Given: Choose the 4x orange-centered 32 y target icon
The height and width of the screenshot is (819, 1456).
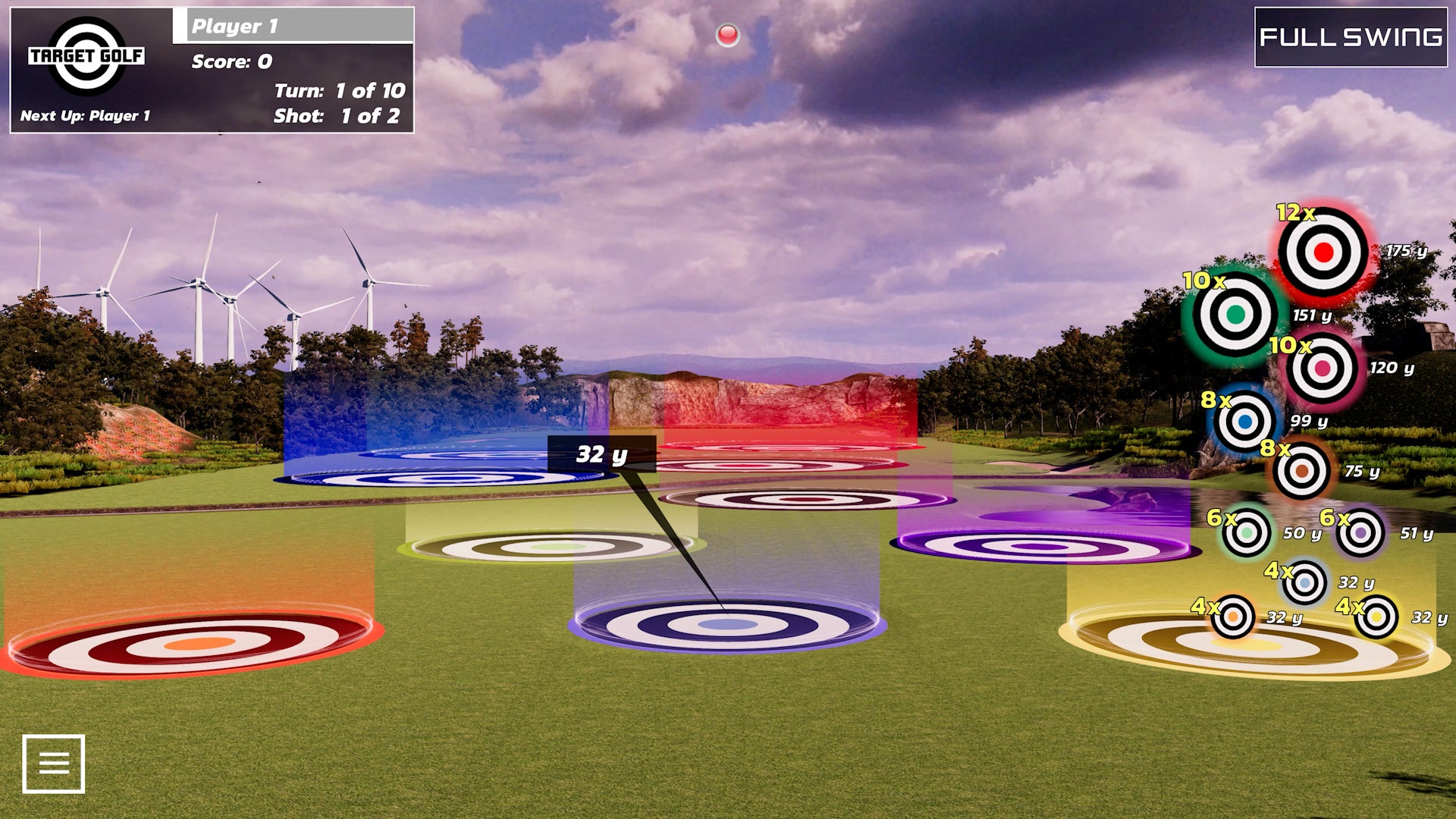Looking at the screenshot, I should [x=1233, y=617].
